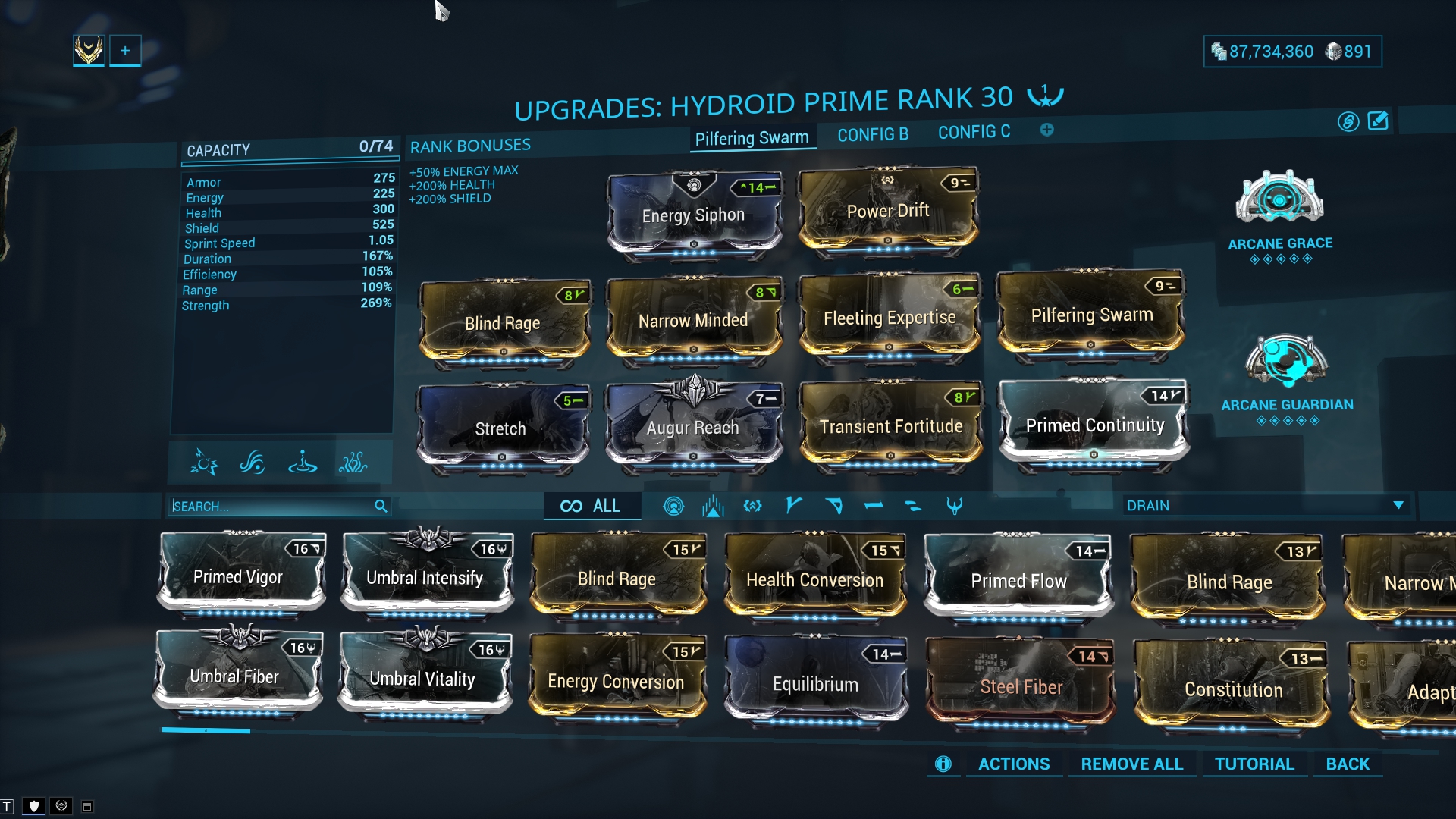This screenshot has height=819, width=1456.
Task: Show ALL mods filter
Action: point(591,506)
